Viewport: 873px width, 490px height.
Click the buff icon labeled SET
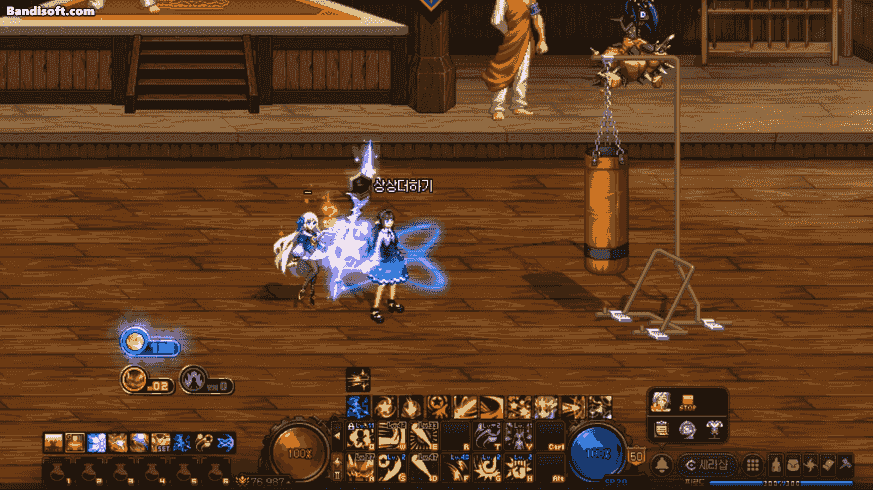(x=160, y=442)
